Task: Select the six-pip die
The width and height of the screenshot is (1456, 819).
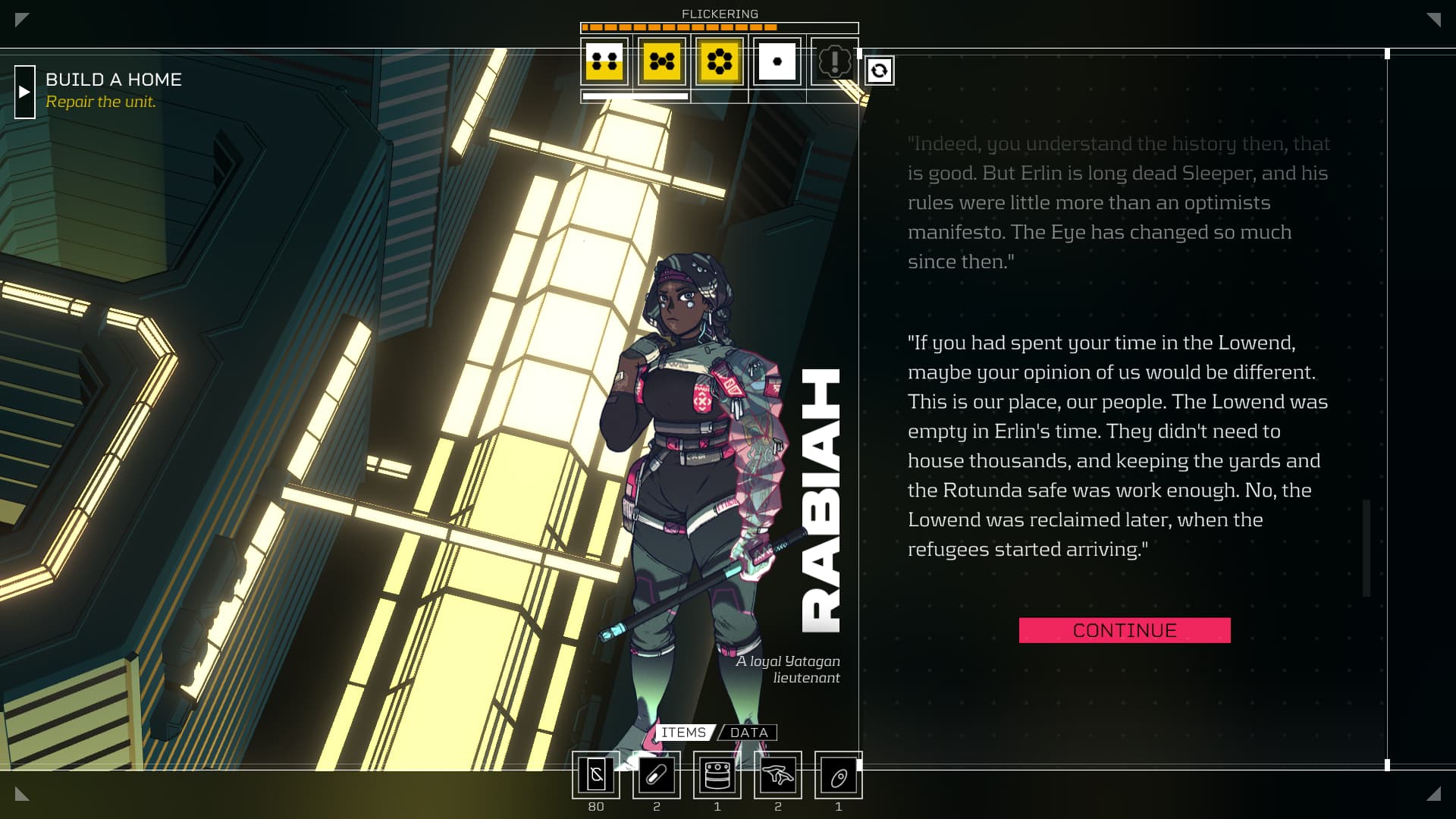Action: click(719, 61)
